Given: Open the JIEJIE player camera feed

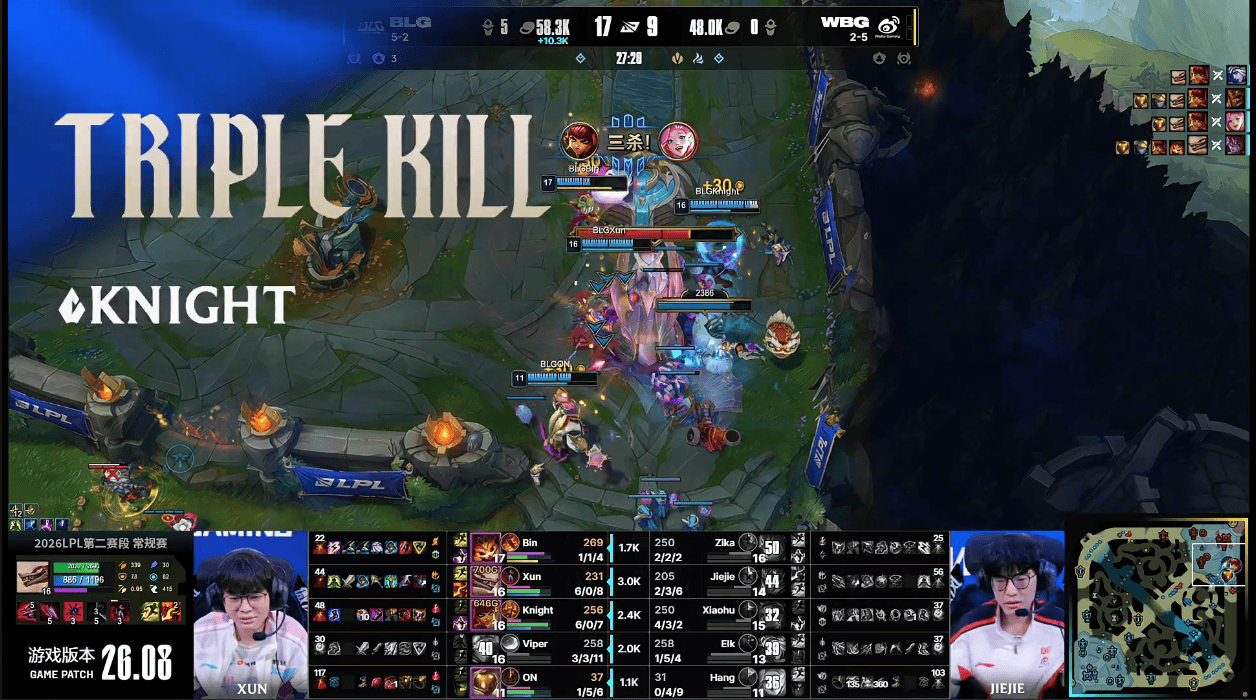Looking at the screenshot, I should click(x=1006, y=614).
